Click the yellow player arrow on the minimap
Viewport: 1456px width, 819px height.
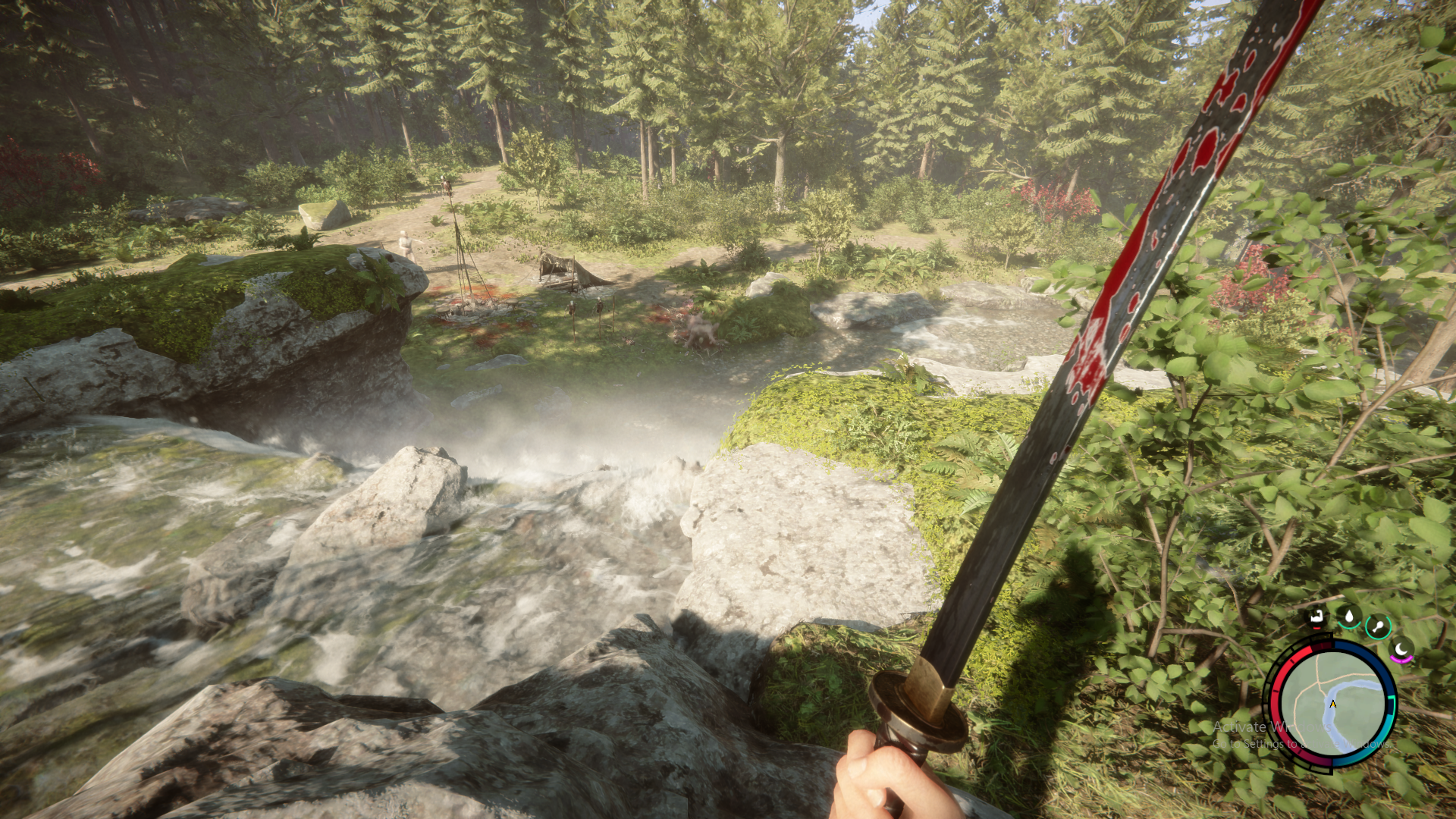click(x=1332, y=704)
